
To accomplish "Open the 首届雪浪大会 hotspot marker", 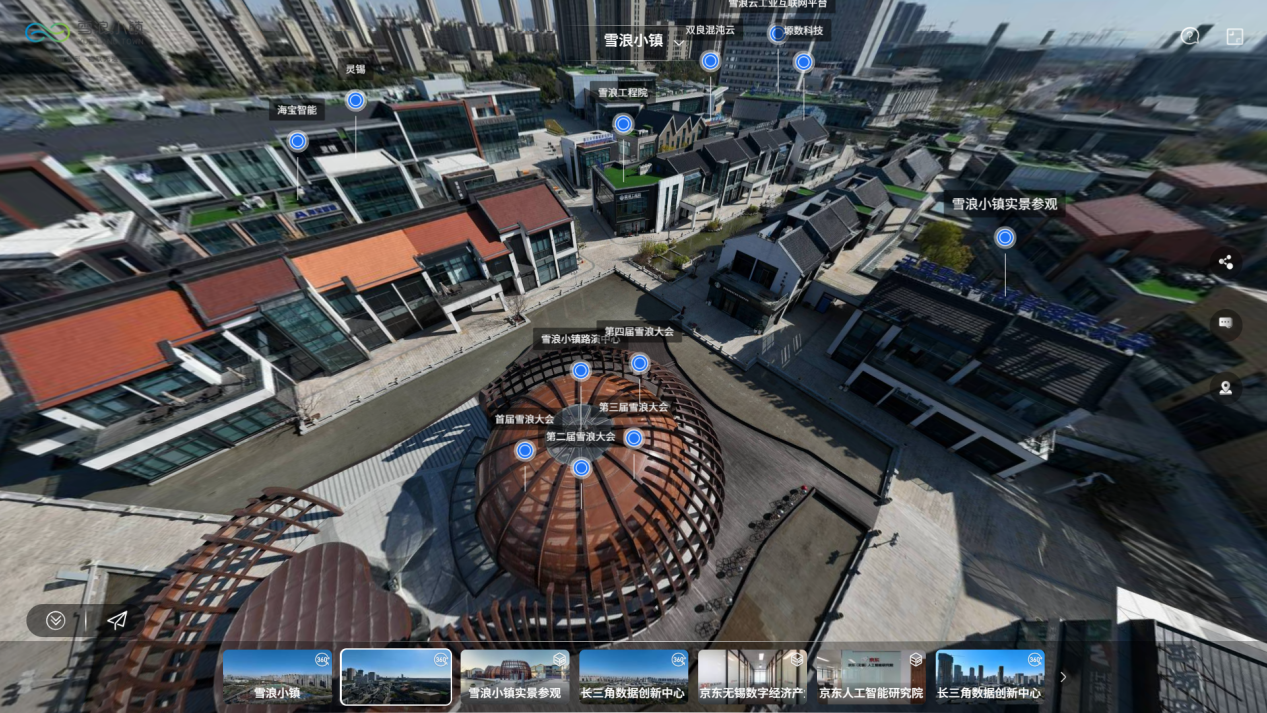I will click(x=525, y=451).
